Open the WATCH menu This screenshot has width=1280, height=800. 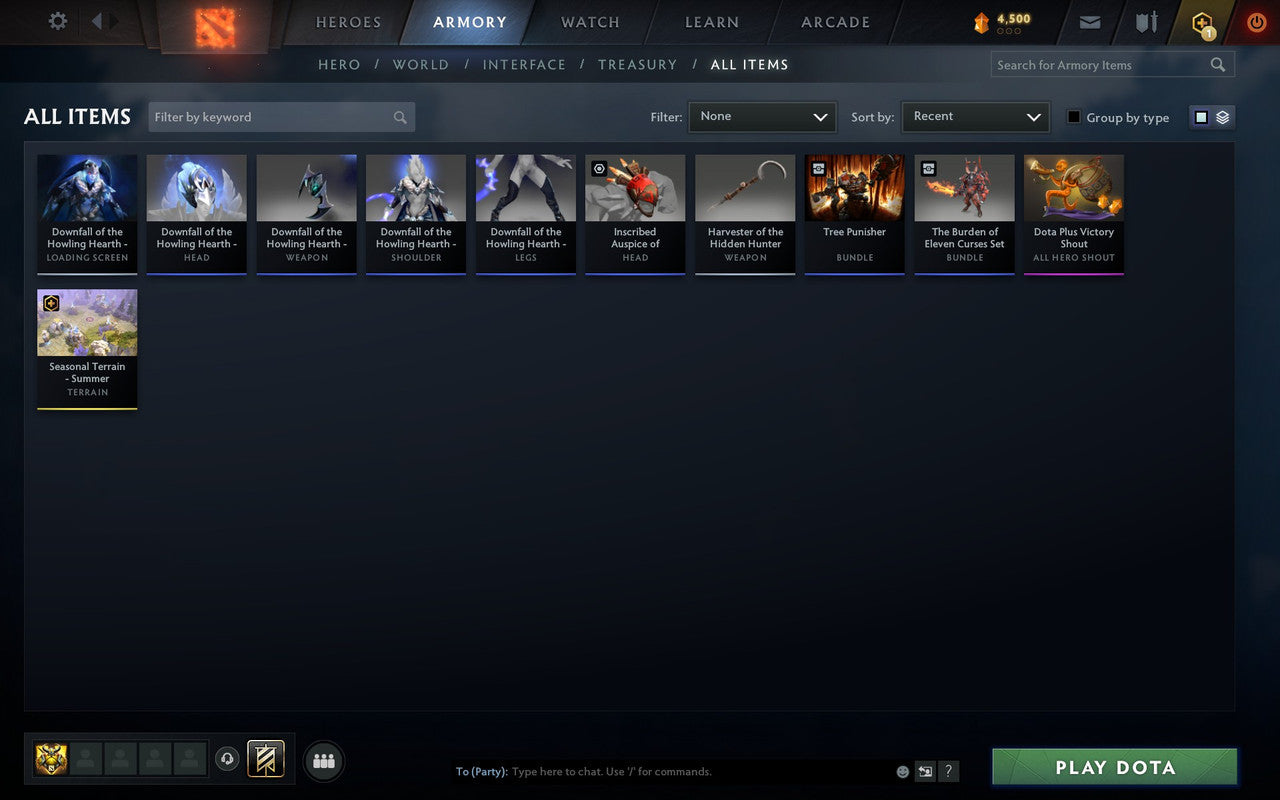[x=589, y=22]
